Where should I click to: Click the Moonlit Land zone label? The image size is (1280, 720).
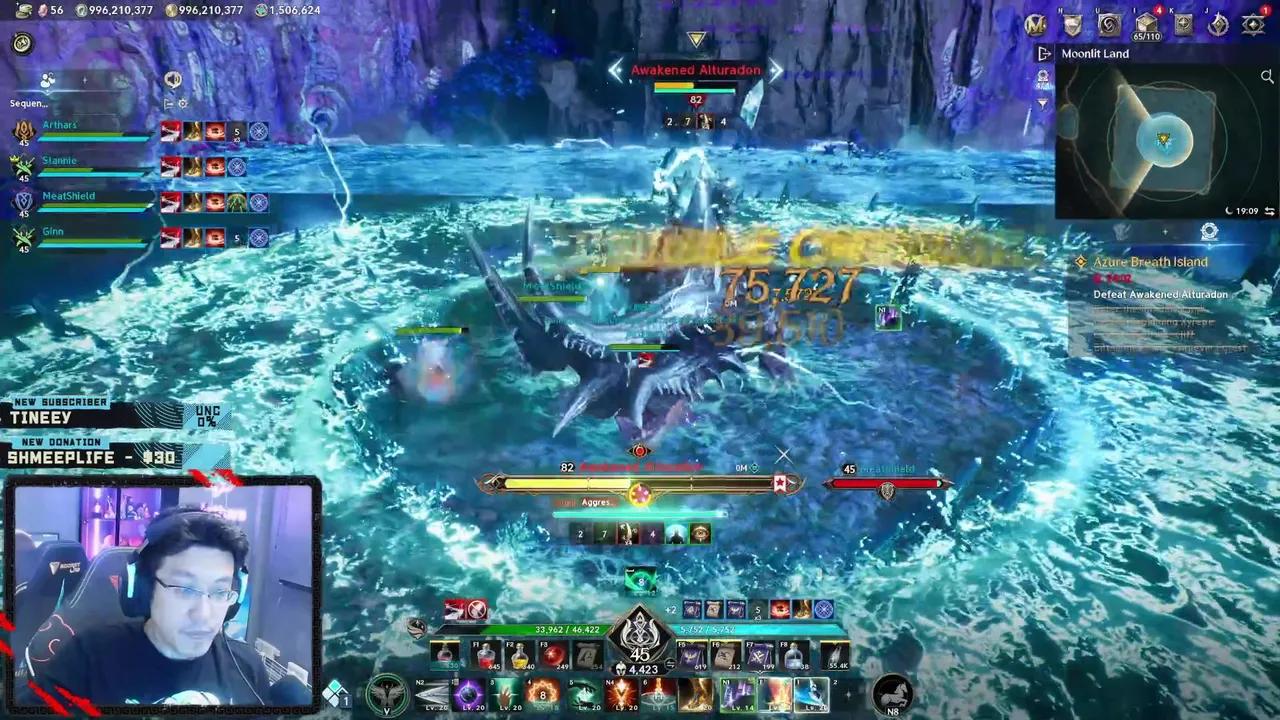(x=1095, y=53)
